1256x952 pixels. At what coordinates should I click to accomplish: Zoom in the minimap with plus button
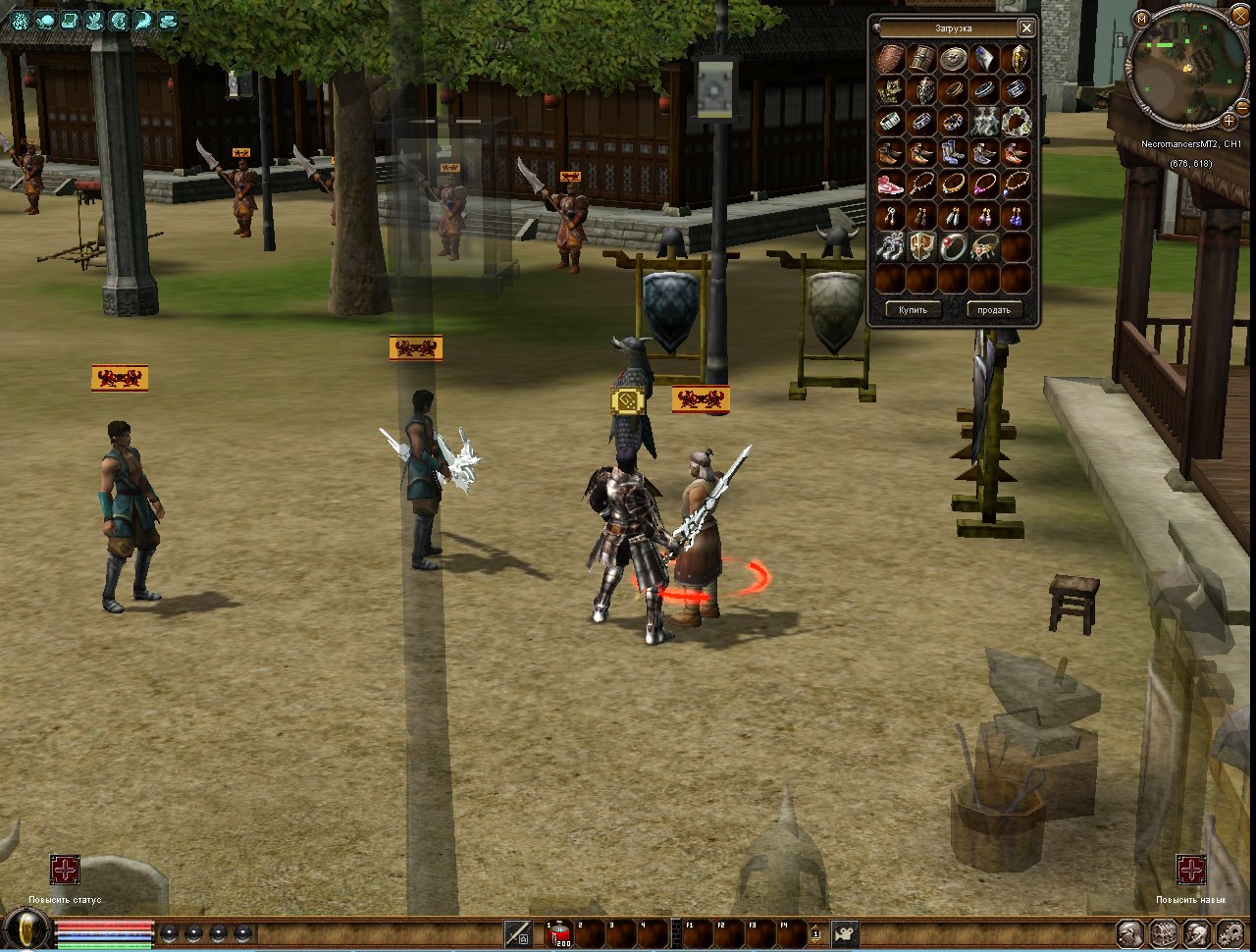coord(1229,121)
